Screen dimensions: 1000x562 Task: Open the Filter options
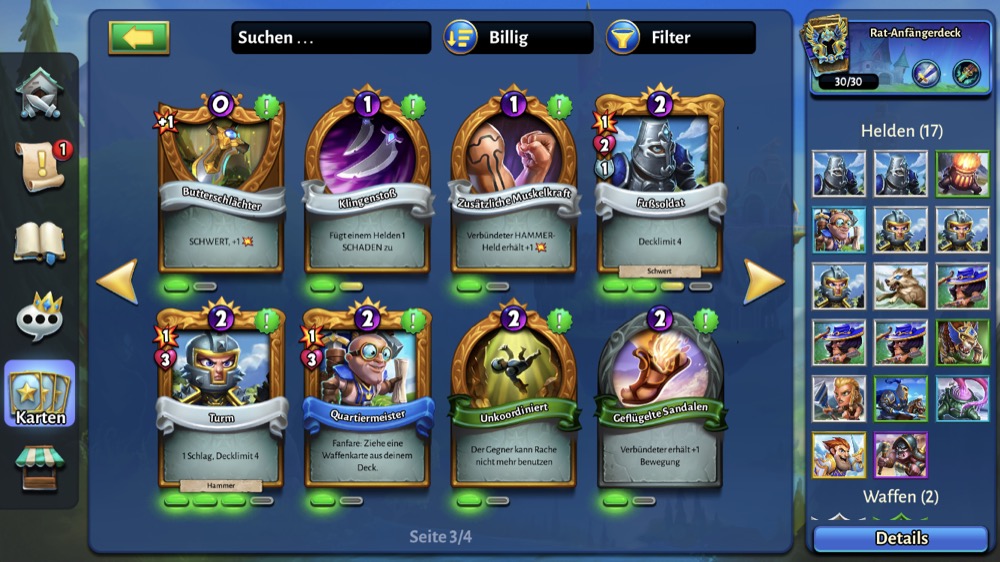pyautogui.click(x=680, y=38)
